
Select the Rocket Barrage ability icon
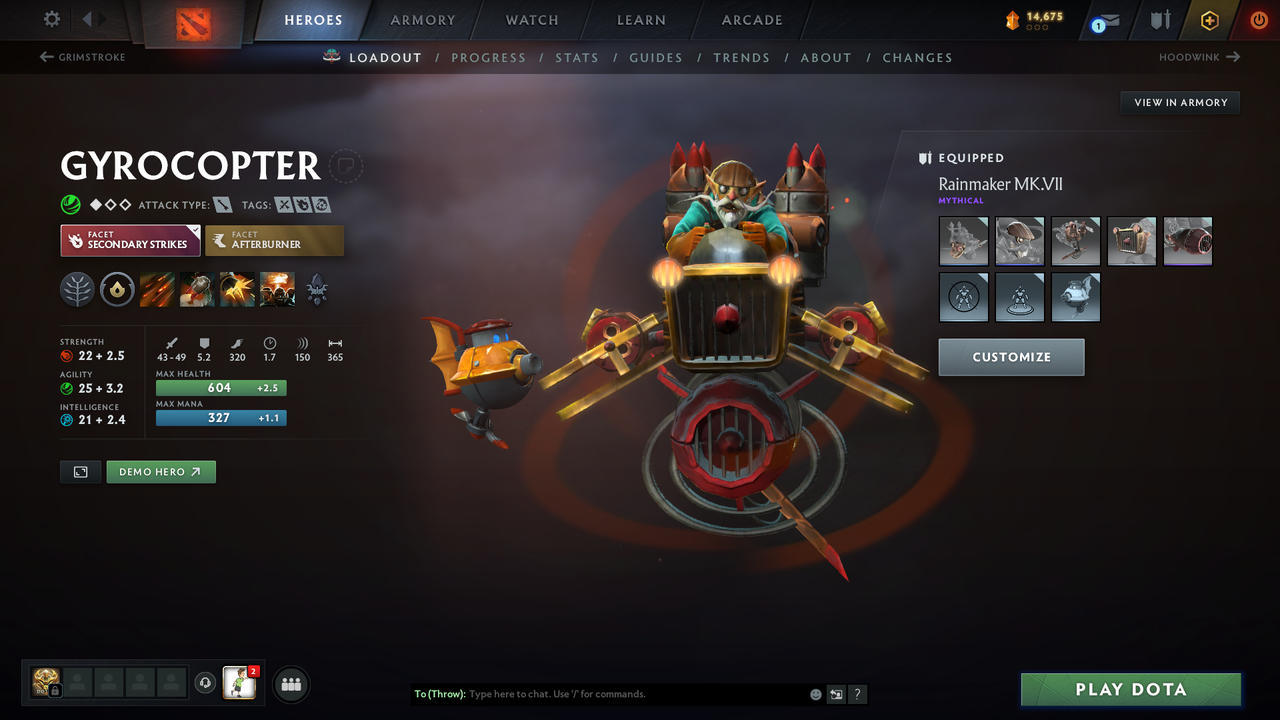tap(156, 289)
